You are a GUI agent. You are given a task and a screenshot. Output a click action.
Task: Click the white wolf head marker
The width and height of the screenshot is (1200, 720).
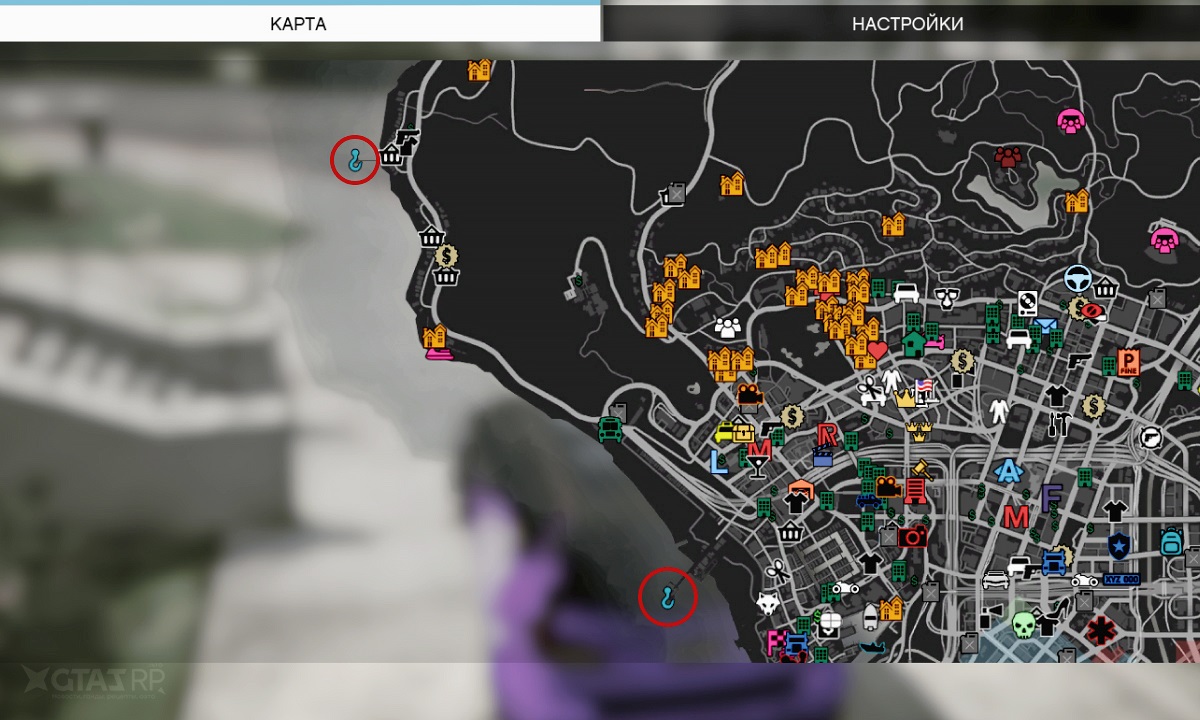[x=768, y=603]
